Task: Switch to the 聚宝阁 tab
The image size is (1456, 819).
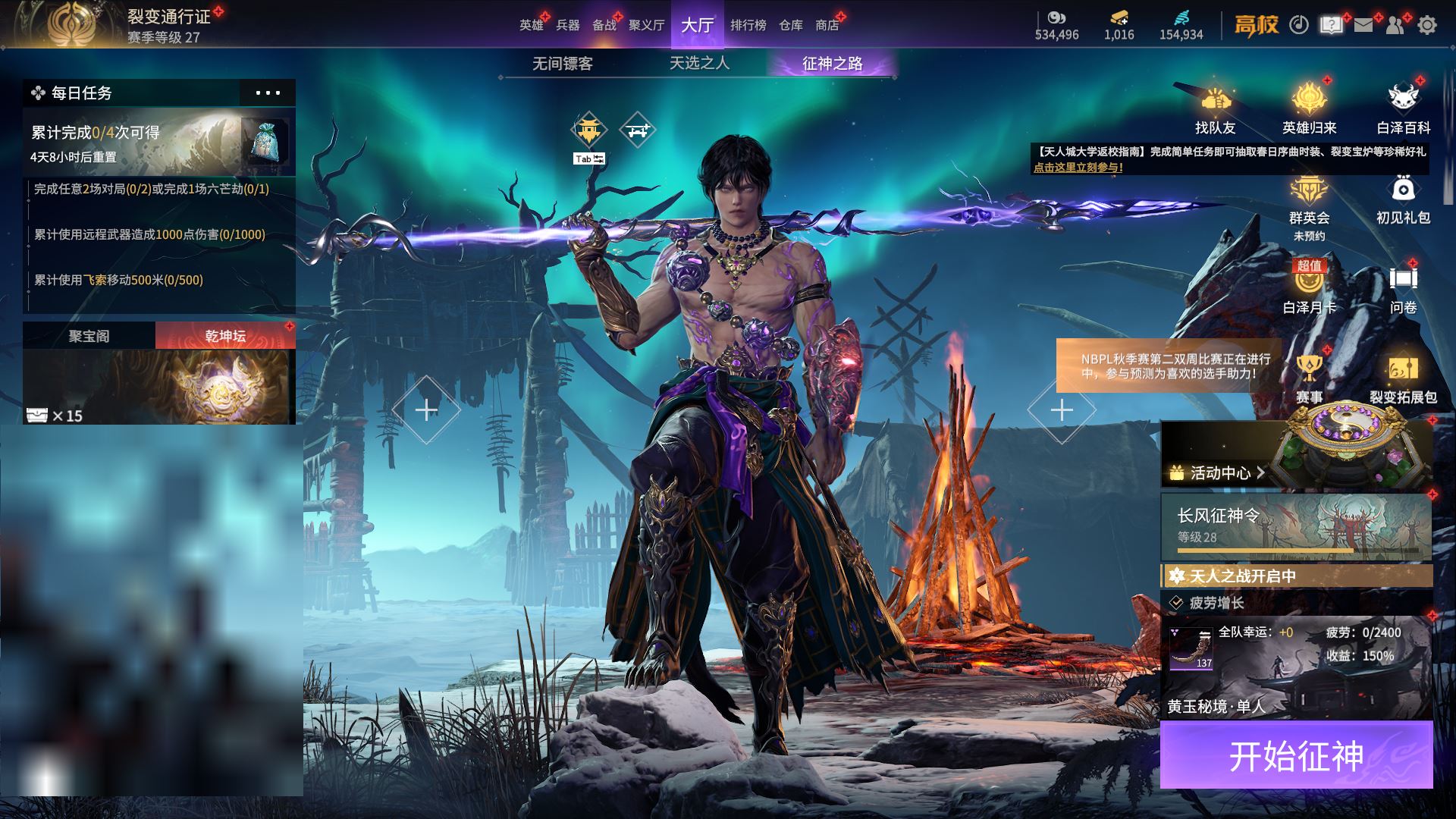Action: click(89, 335)
